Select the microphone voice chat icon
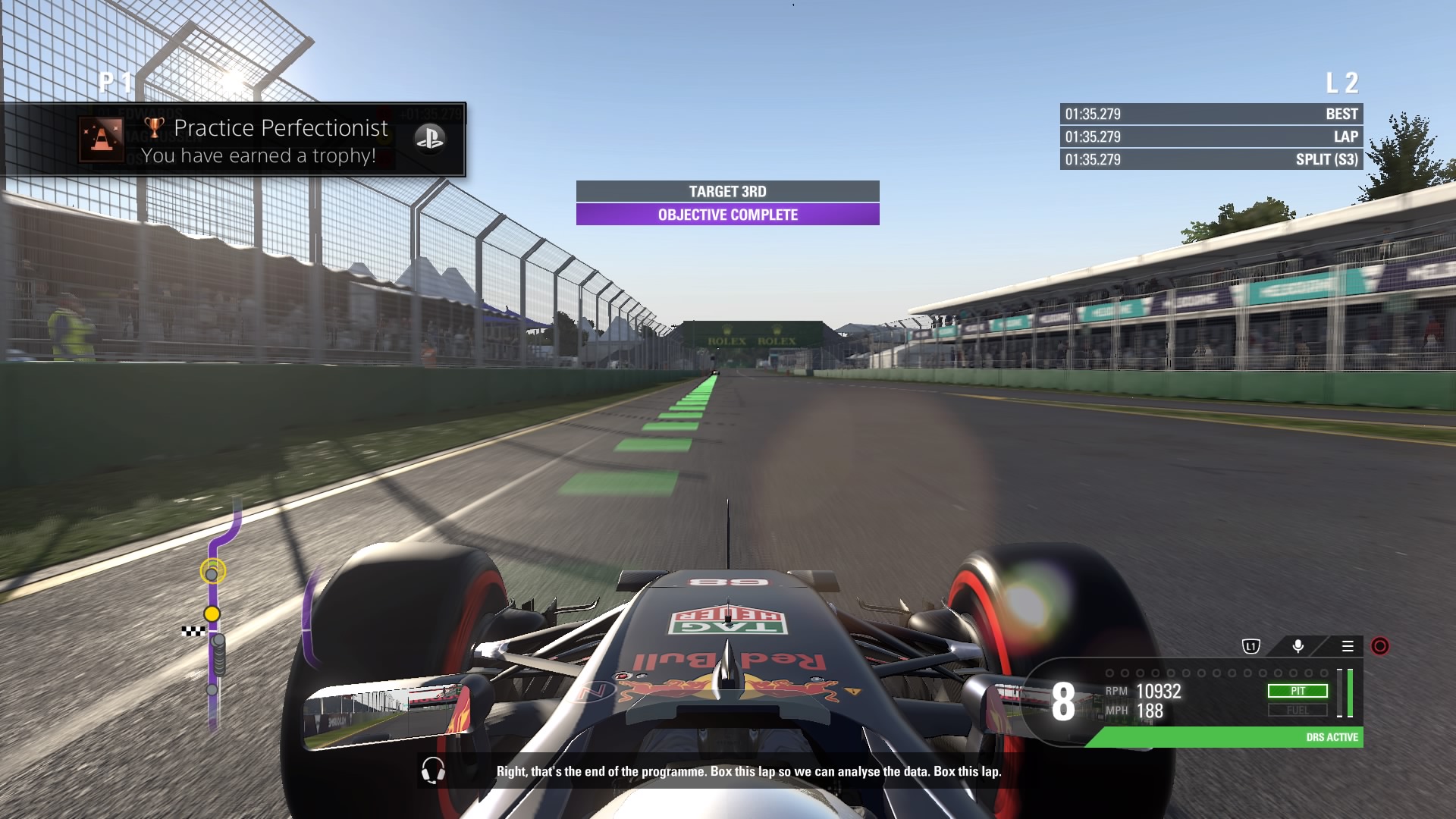Viewport: 1456px width, 819px height. [1297, 648]
